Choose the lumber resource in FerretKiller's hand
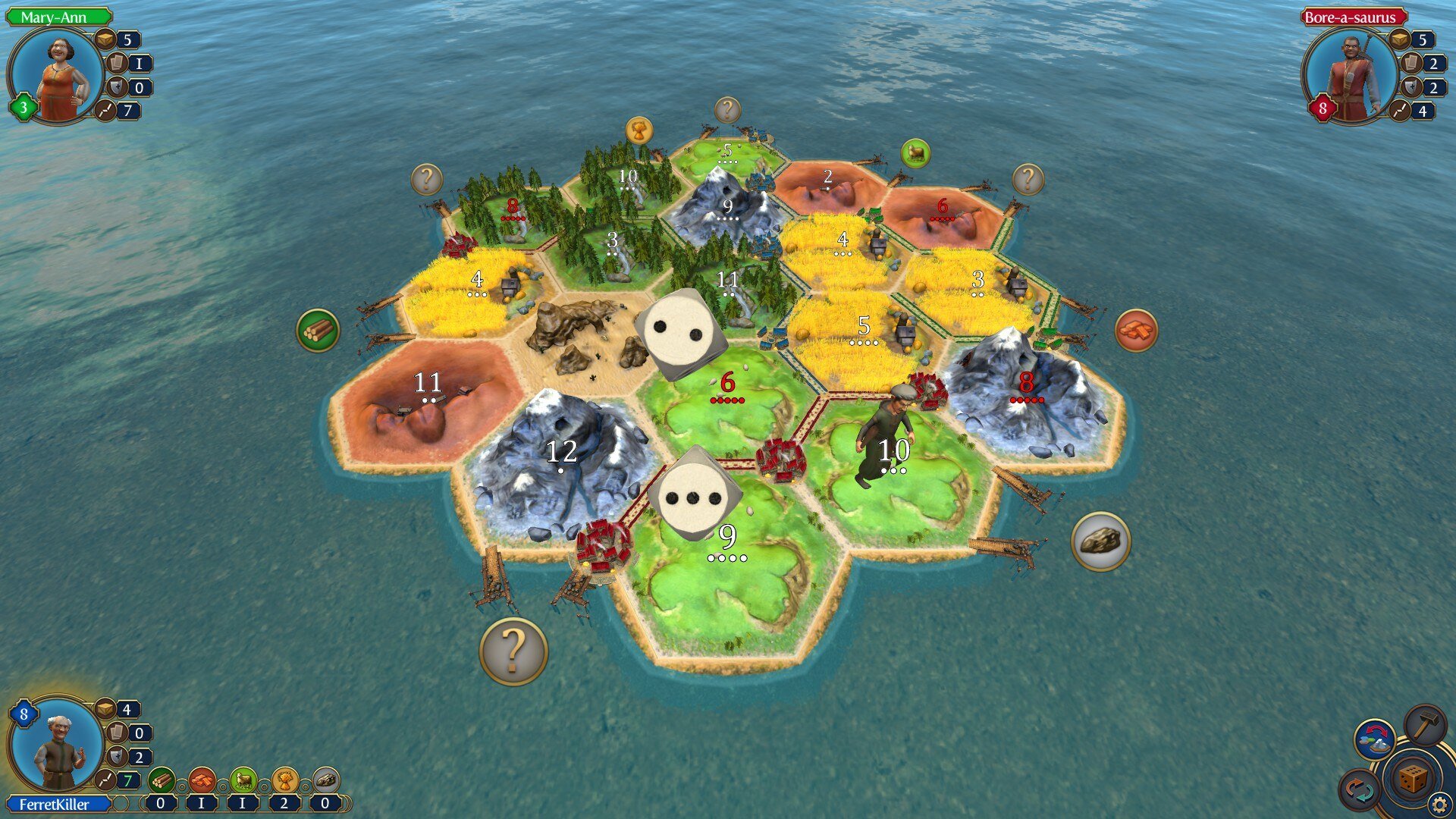The image size is (1456, 819). point(161,780)
